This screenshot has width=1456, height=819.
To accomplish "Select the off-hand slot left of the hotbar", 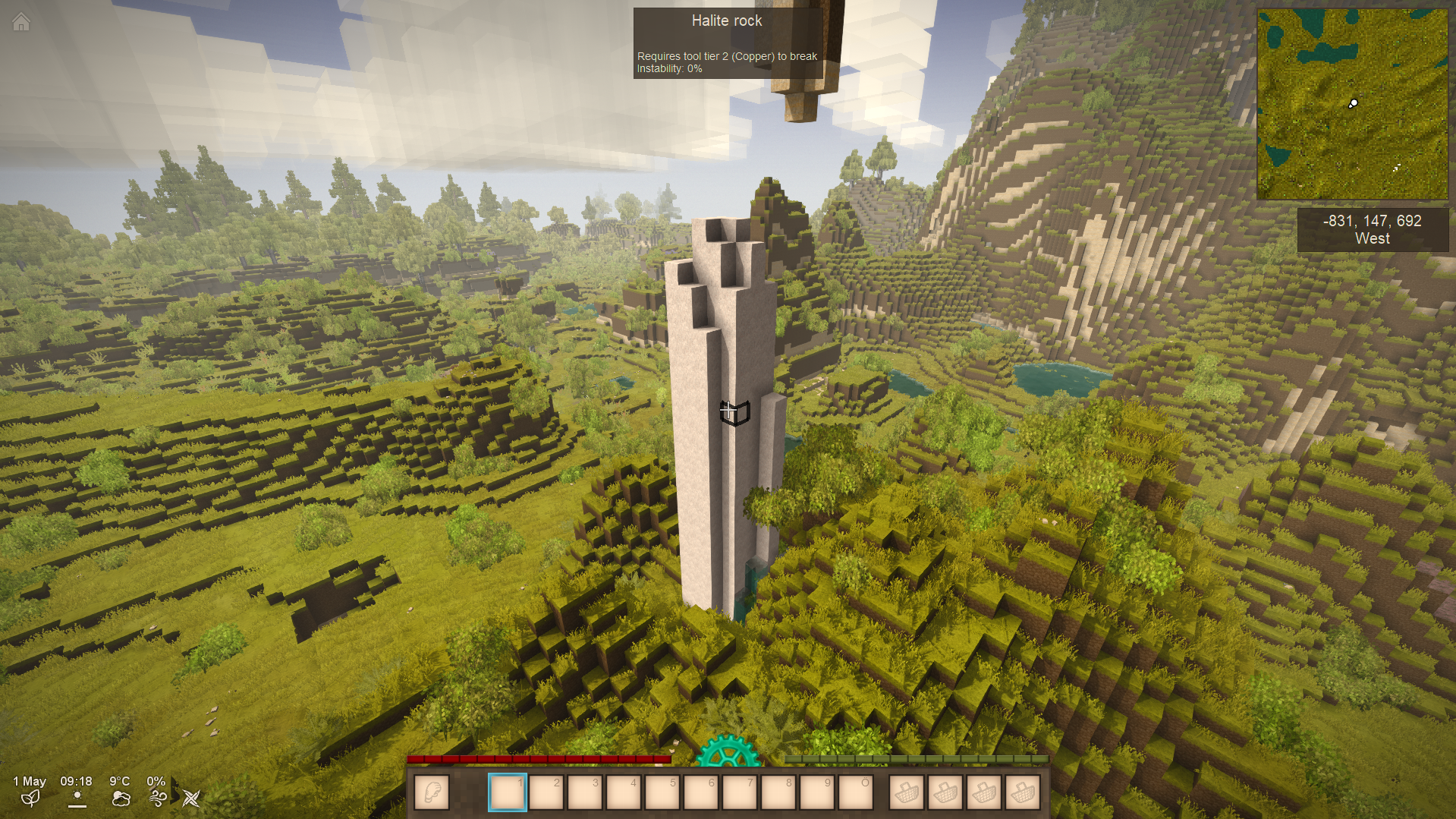I will tap(432, 793).
